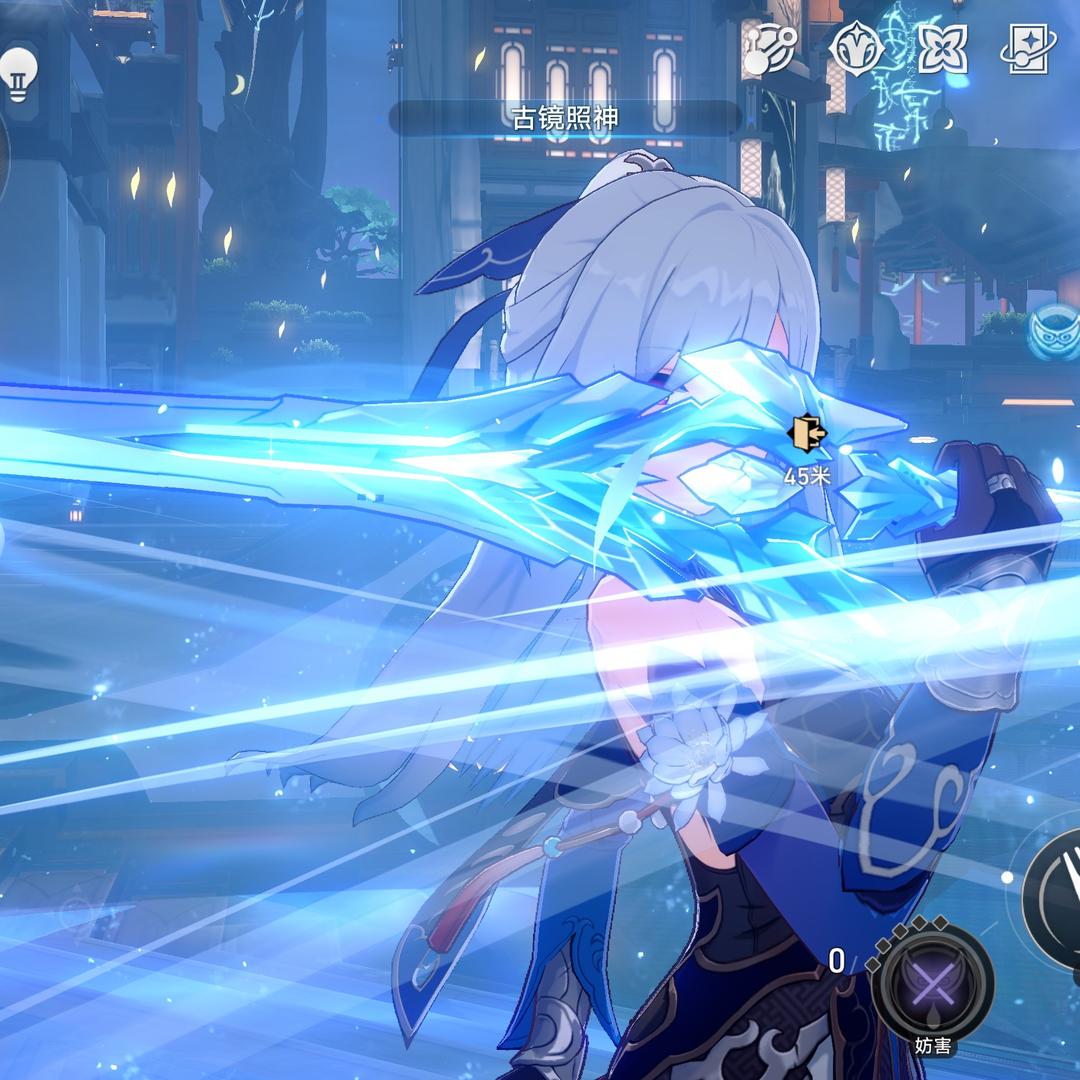Open the round emblem menu icon
Image resolution: width=1080 pixels, height=1080 pixels.
(856, 49)
